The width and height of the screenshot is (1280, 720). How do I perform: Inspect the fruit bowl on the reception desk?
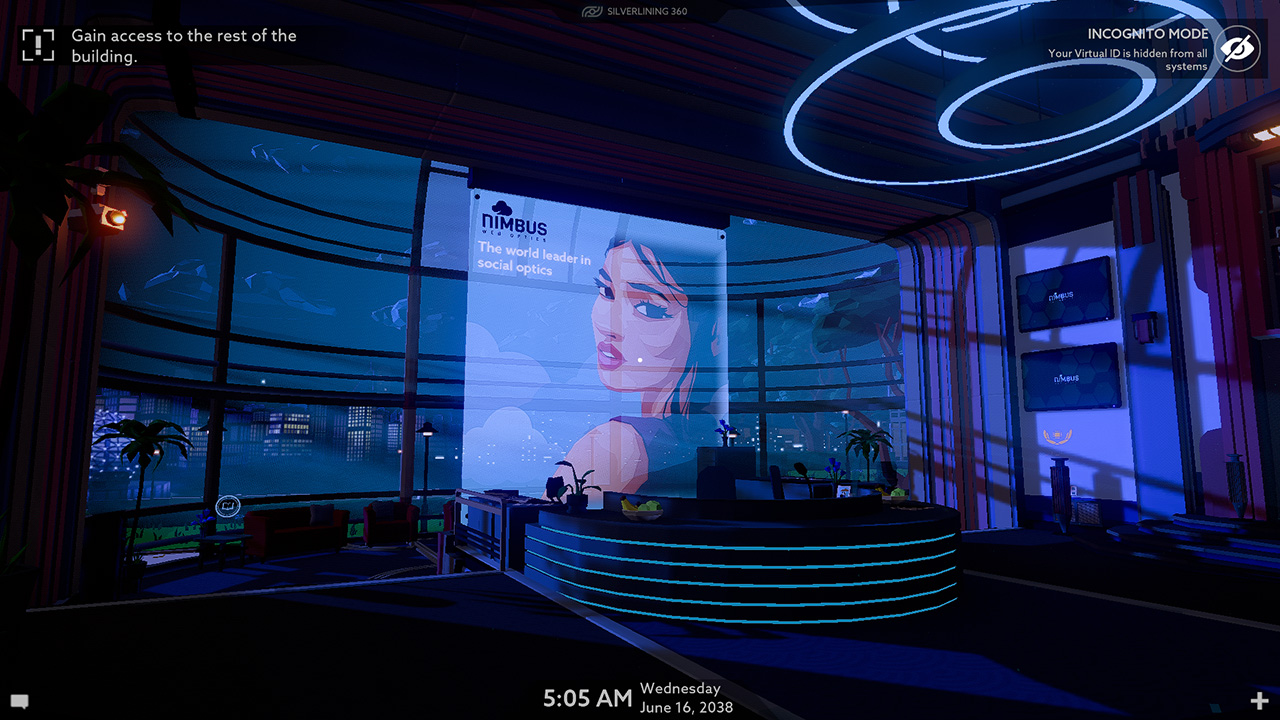tap(641, 508)
